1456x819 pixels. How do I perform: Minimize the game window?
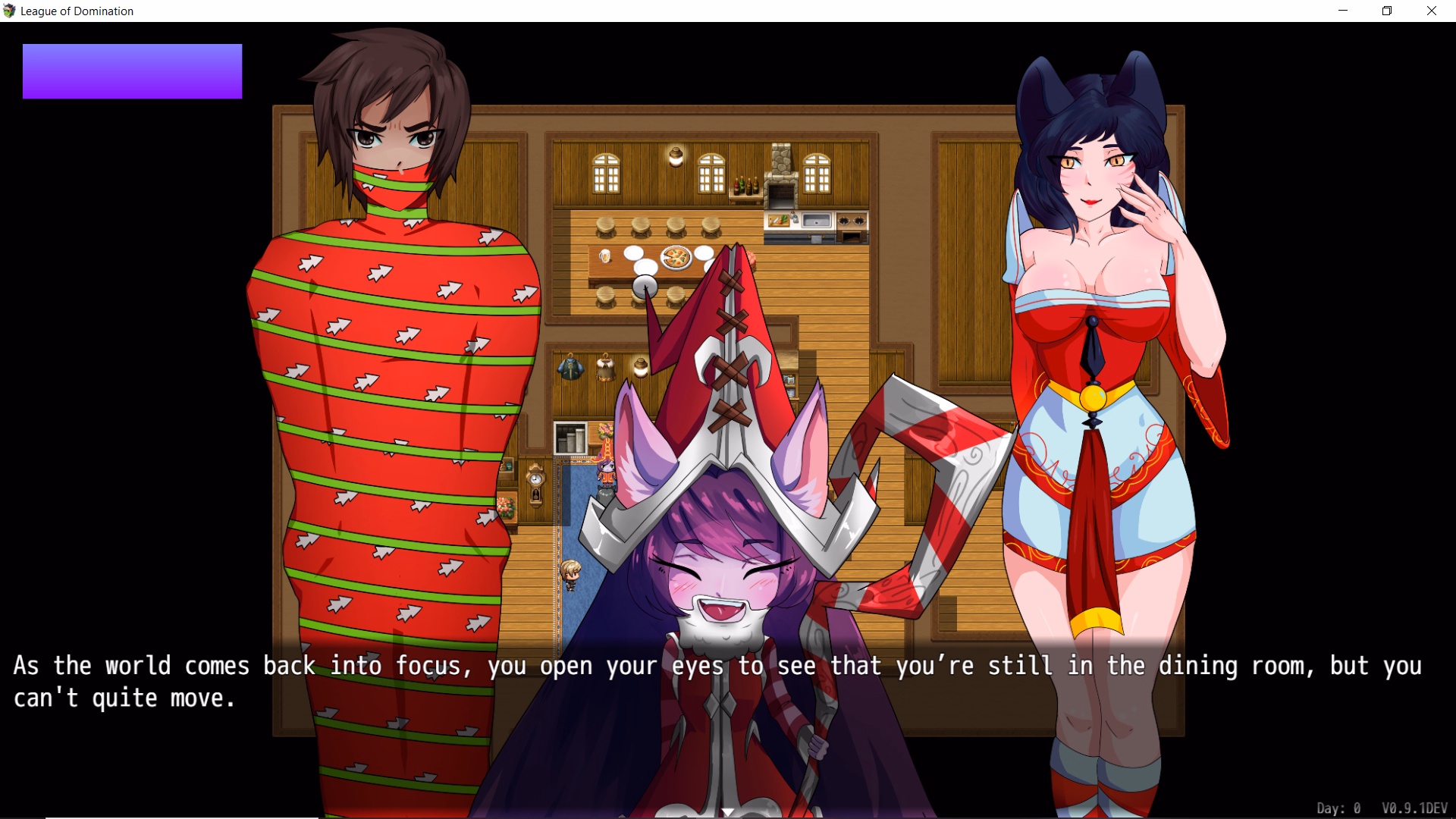[1343, 11]
